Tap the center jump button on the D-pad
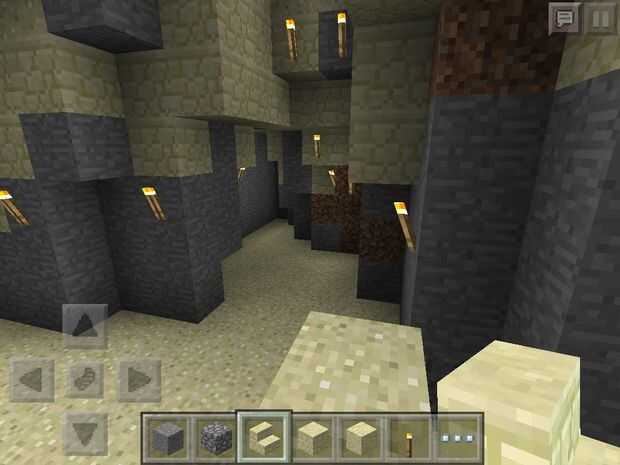 (85, 381)
